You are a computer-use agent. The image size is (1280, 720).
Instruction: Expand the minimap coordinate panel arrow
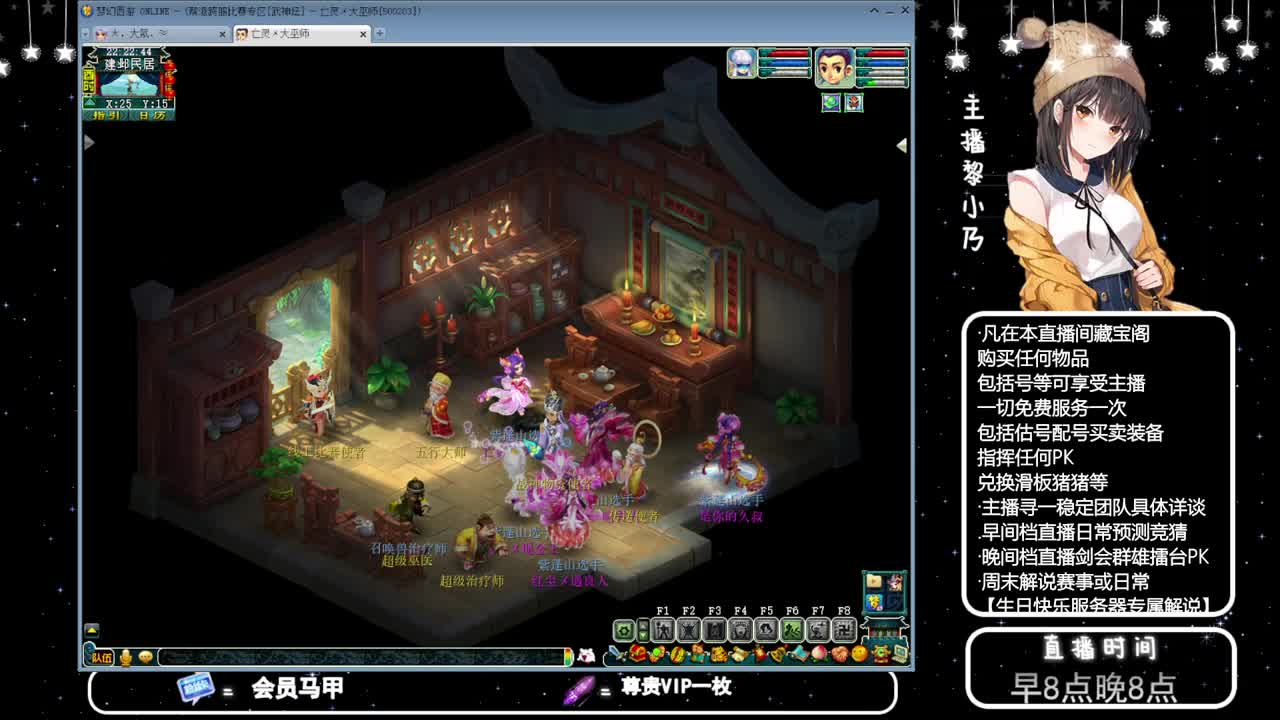tap(89, 102)
